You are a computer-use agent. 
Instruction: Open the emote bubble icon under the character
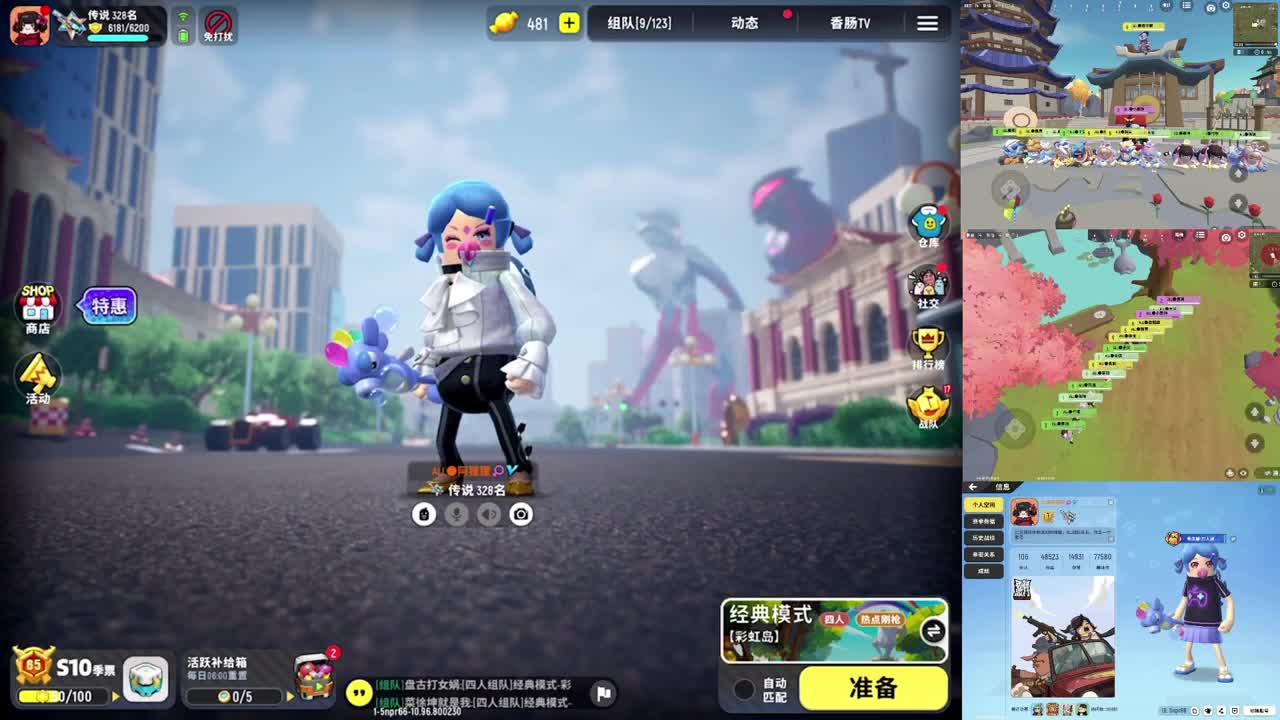click(424, 513)
